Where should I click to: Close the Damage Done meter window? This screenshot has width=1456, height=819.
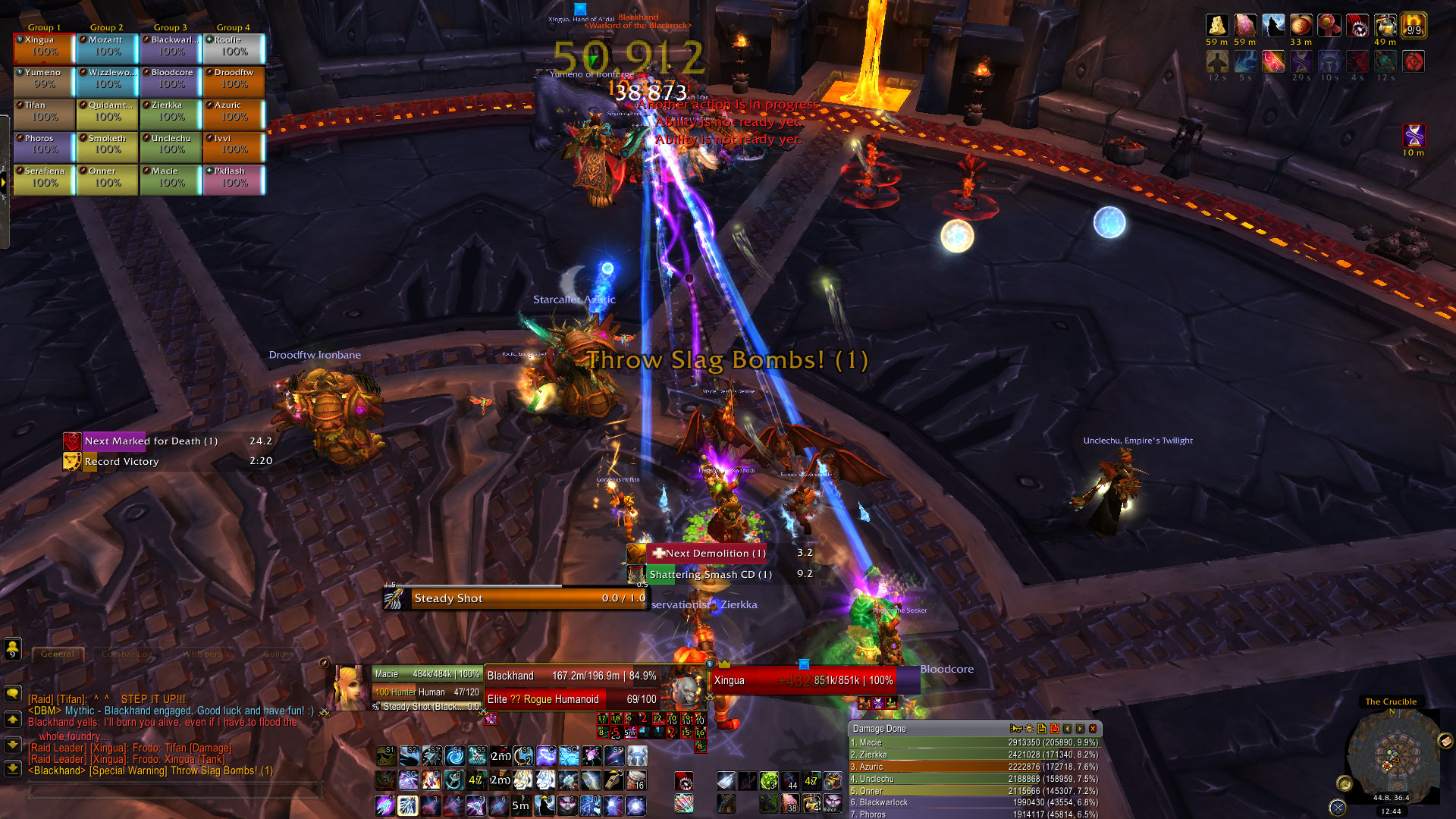click(1093, 729)
